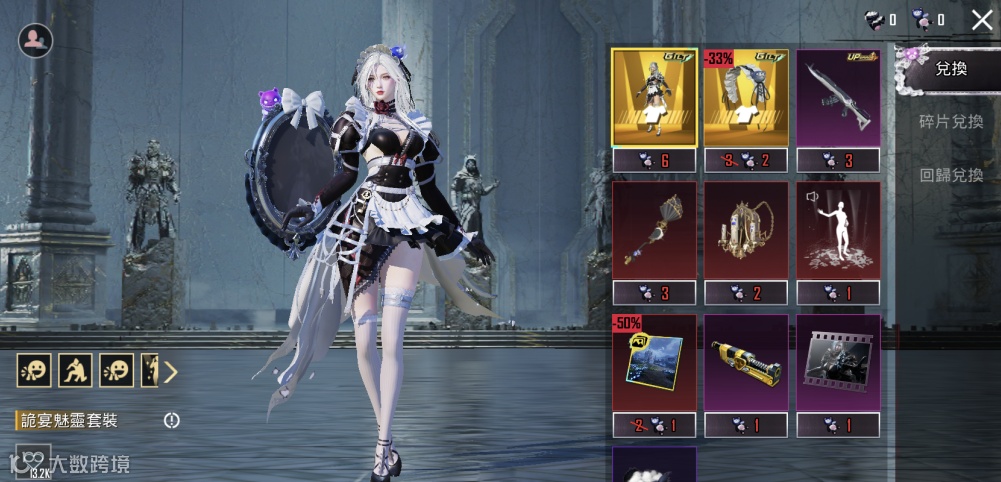Select the film strip item
The image size is (1001, 482).
click(838, 362)
